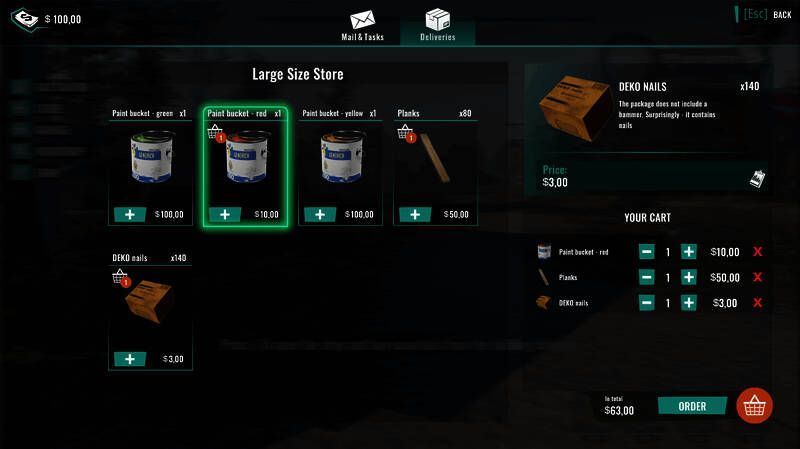The width and height of the screenshot is (800, 449).
Task: Increase Planks quantity in cart
Action: coord(689,277)
